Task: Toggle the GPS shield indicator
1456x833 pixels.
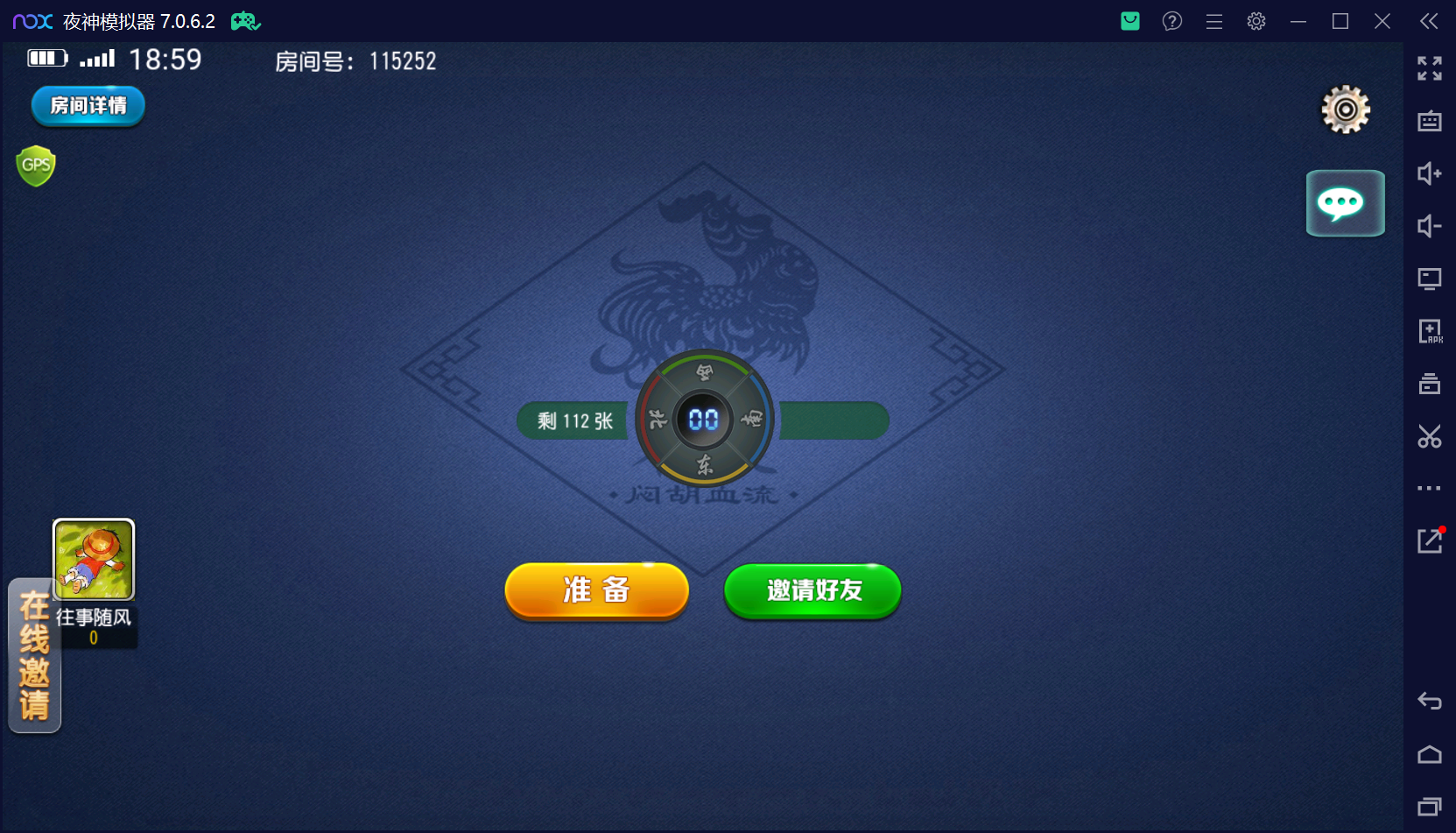Action: pyautogui.click(x=35, y=165)
